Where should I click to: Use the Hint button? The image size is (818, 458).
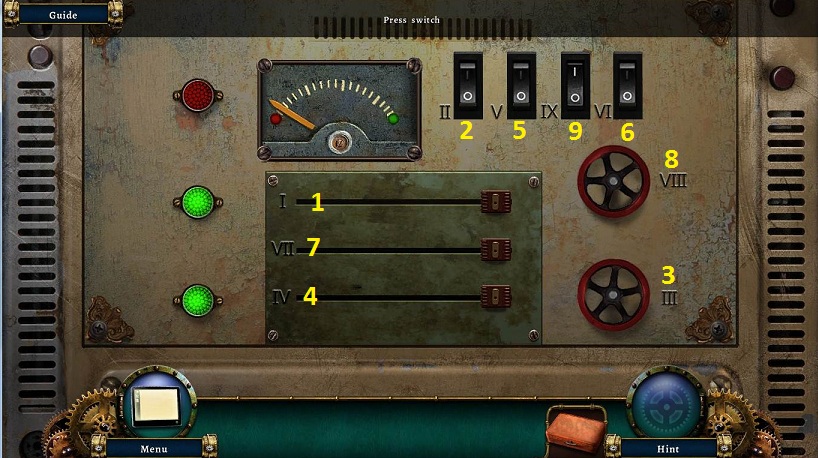coord(667,448)
